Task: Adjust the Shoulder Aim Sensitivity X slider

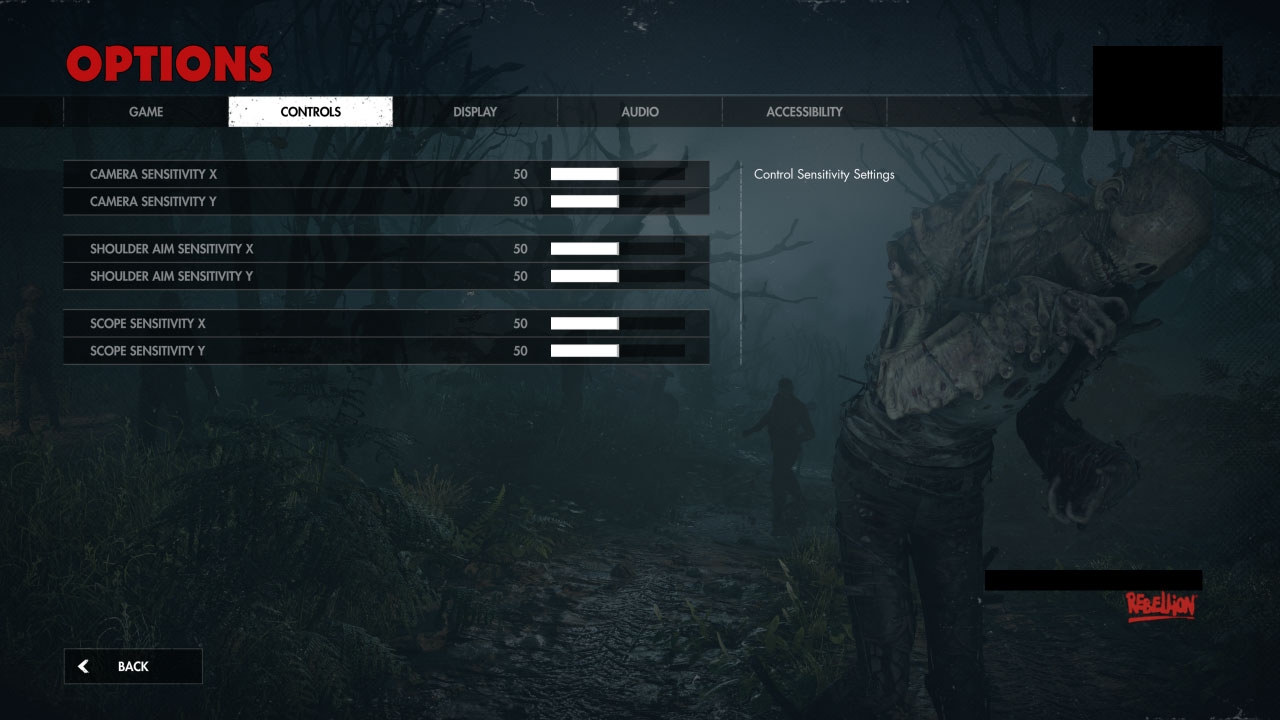Action: (x=616, y=248)
